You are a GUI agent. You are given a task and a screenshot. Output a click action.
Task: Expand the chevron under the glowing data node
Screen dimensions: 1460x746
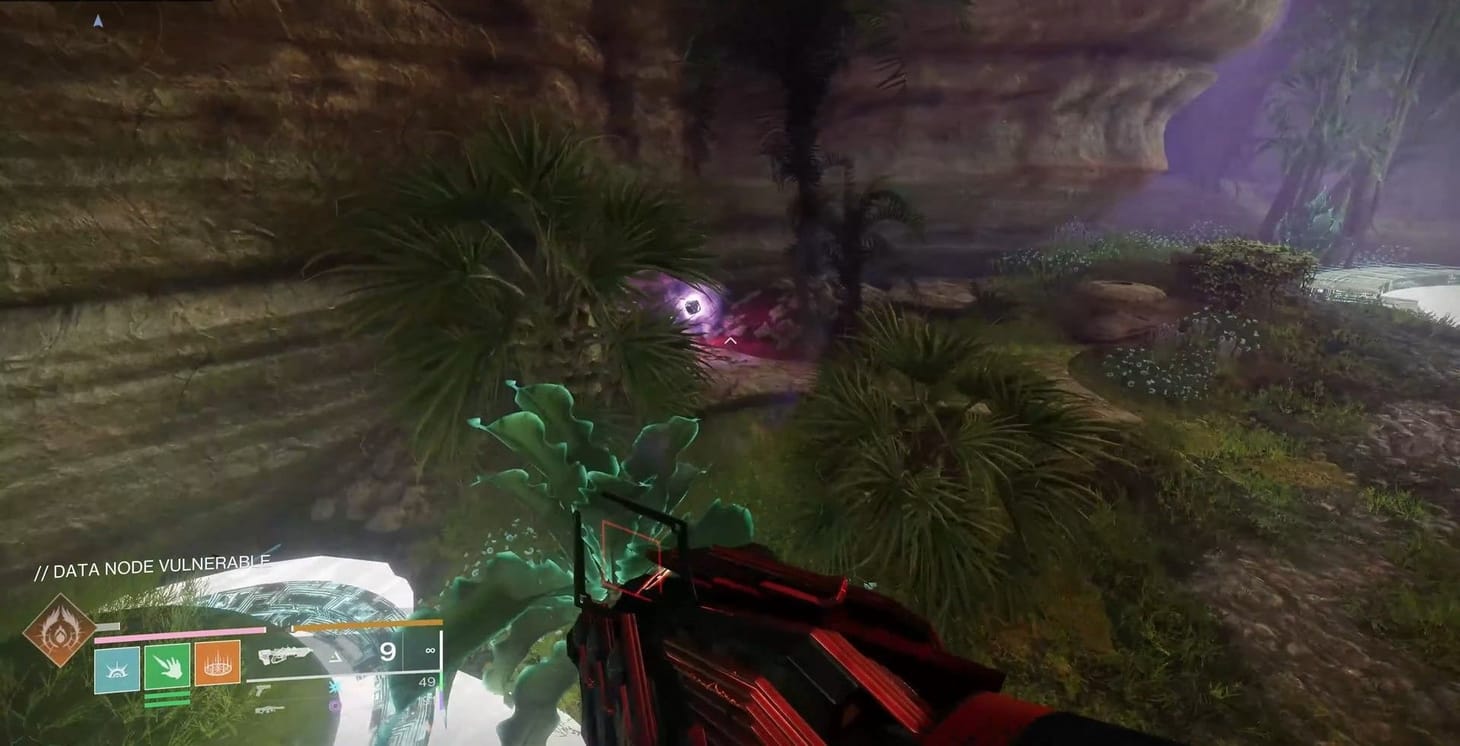(730, 340)
